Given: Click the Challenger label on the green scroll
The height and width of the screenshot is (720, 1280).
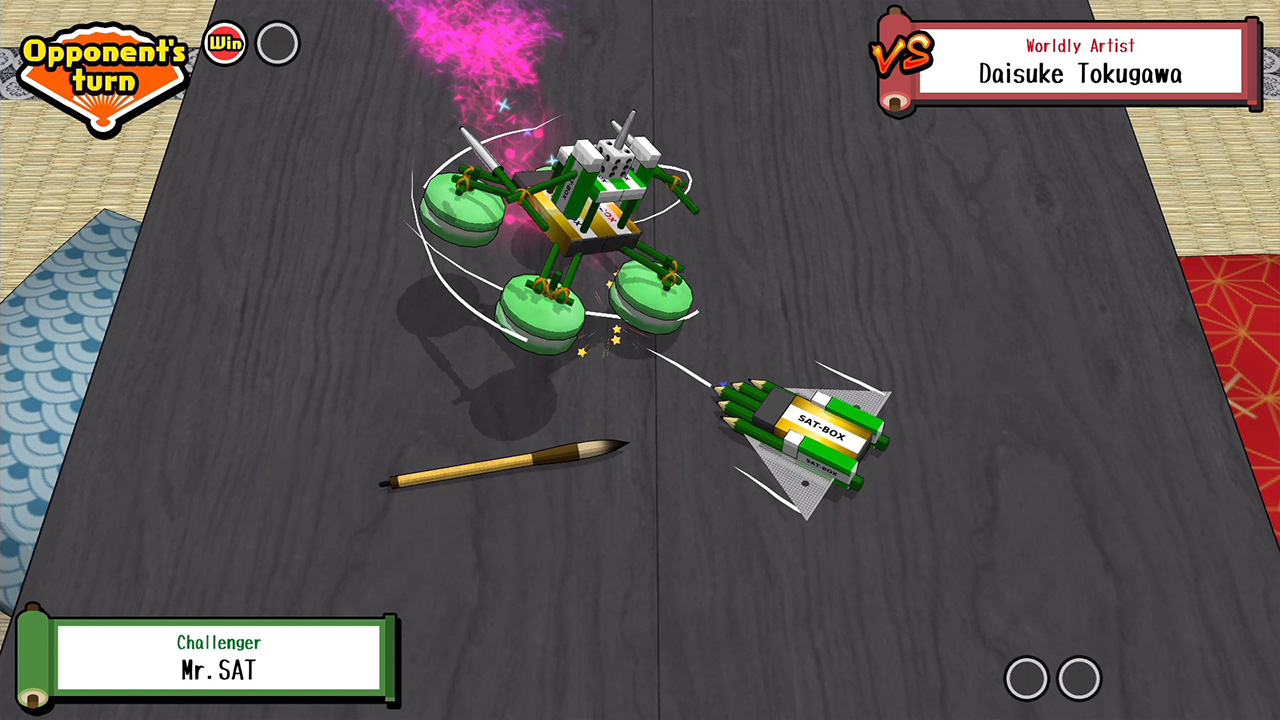Looking at the screenshot, I should click(220, 642).
